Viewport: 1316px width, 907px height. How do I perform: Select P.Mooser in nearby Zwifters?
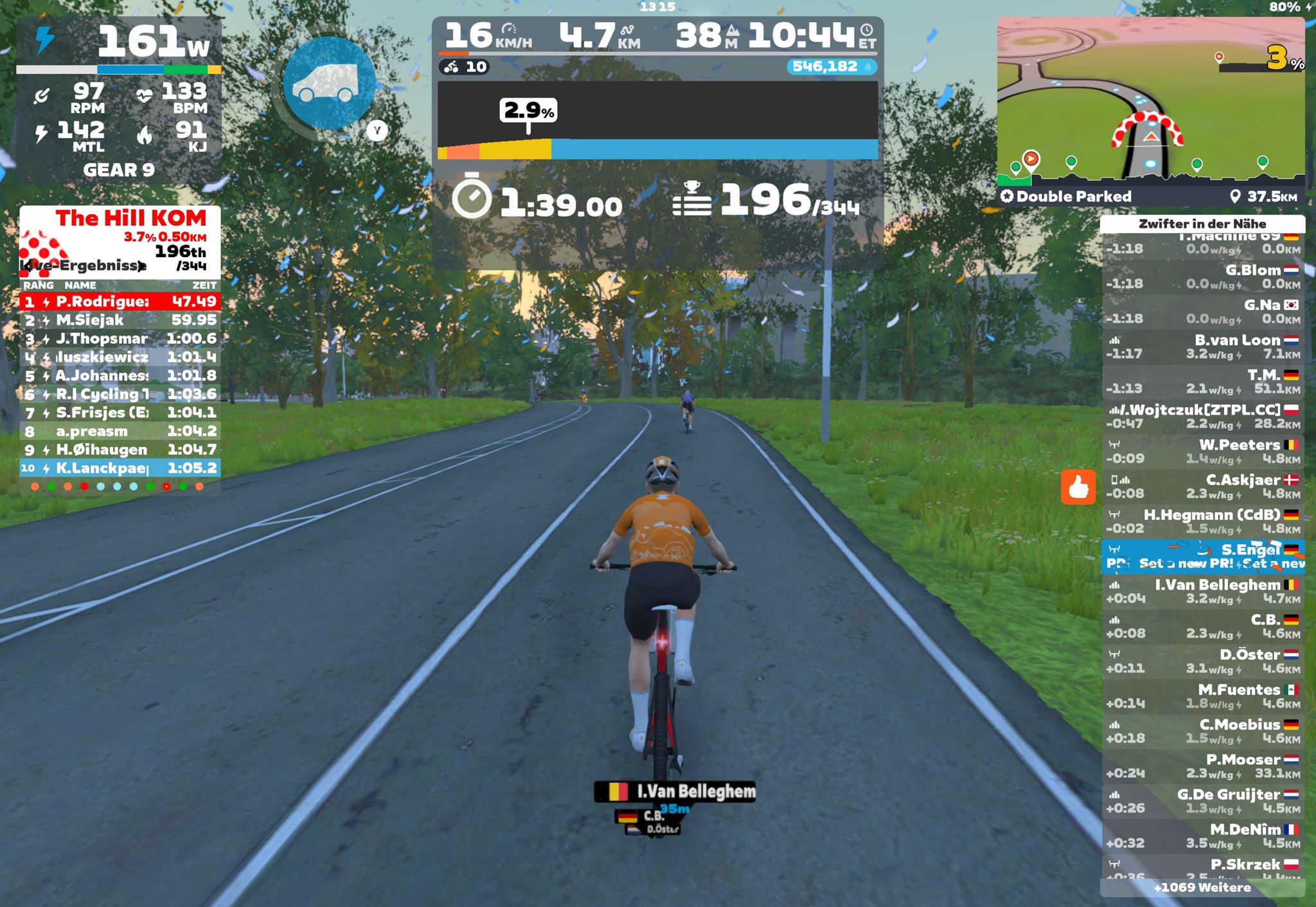click(1202, 766)
